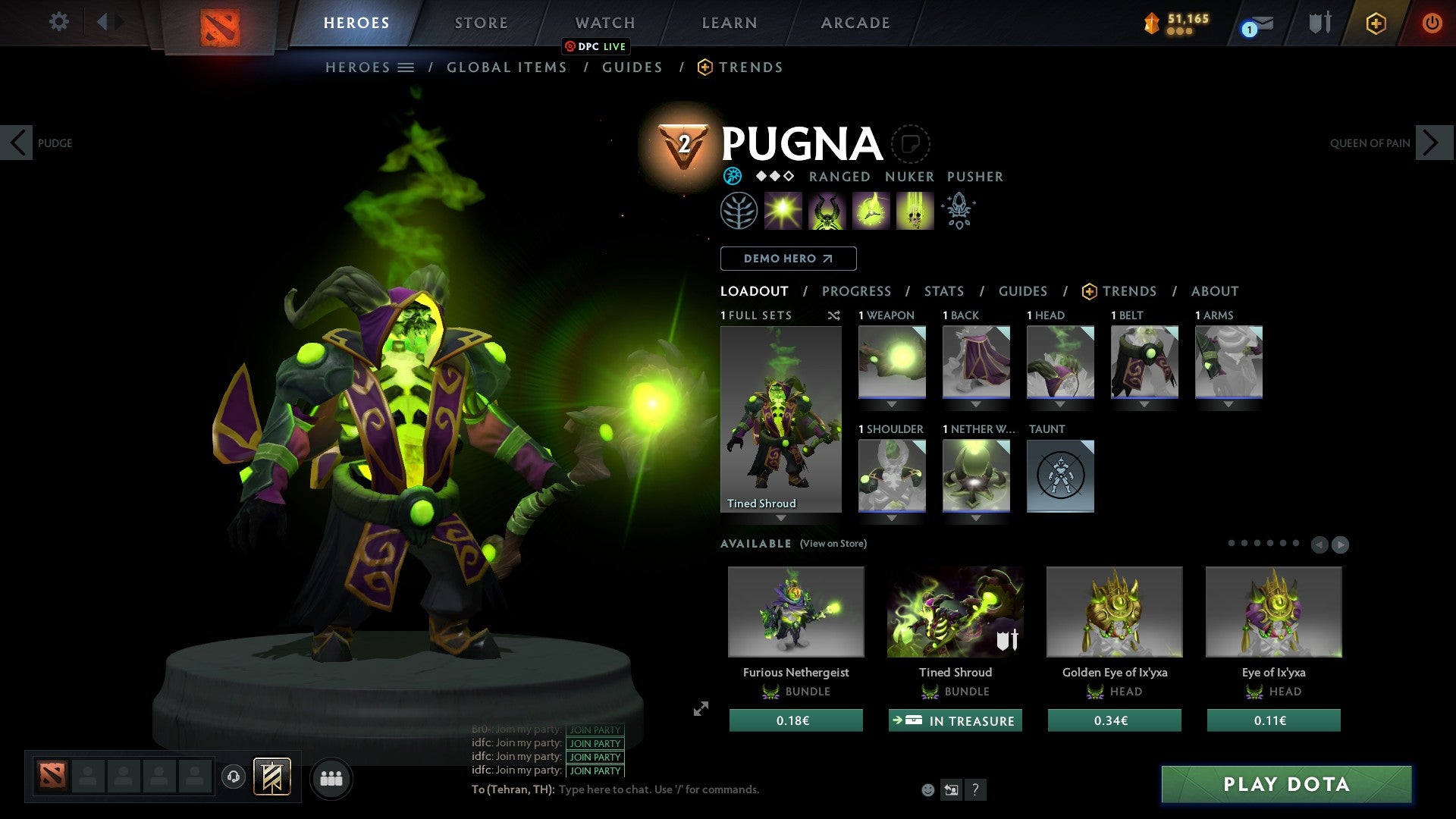This screenshot has width=1456, height=819.
Task: Open the first Pugna ability icon
Action: pyautogui.click(x=783, y=210)
